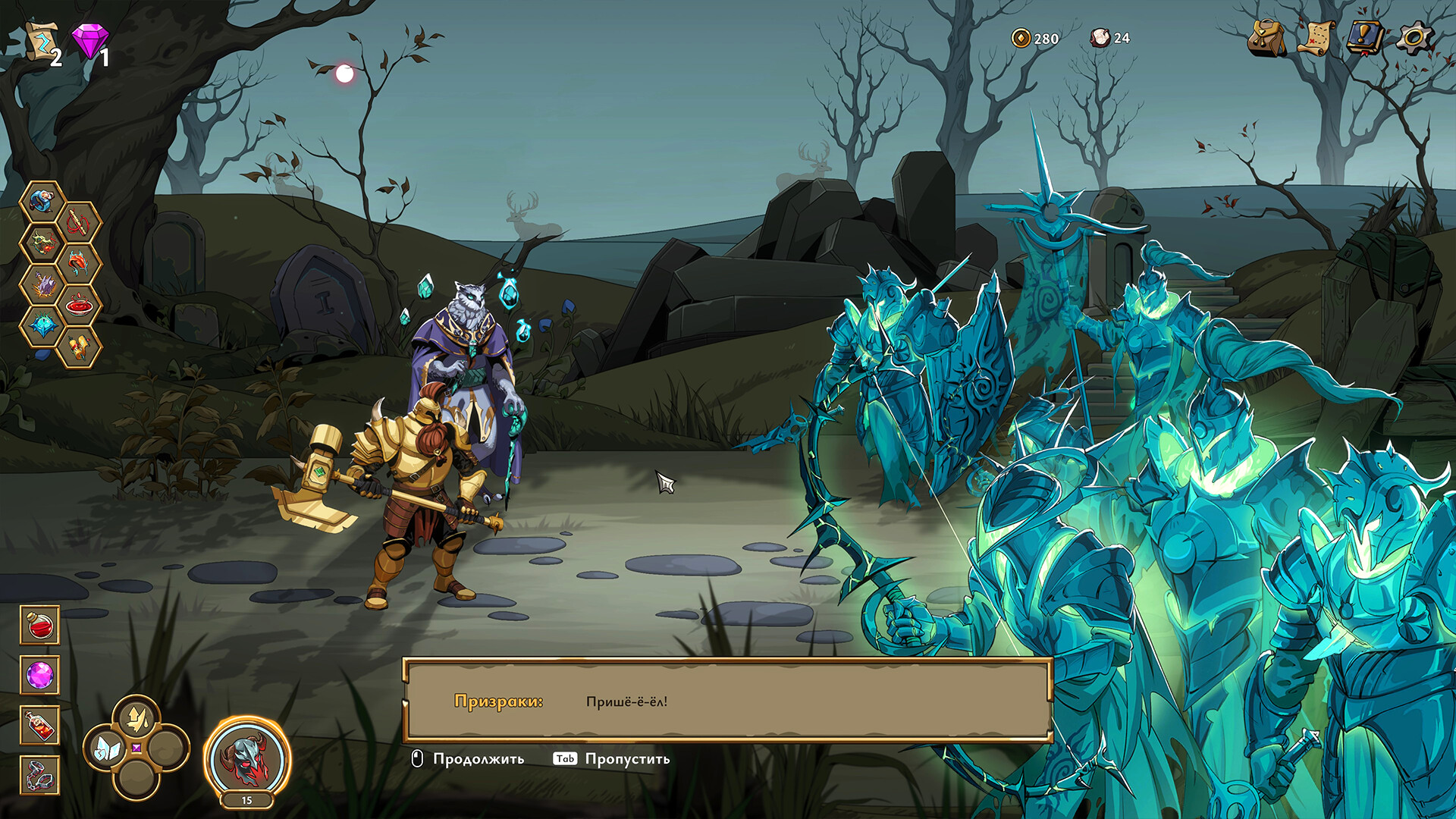The width and height of the screenshot is (1456, 819).
Task: Inspect the golden scrolls relic hexagon
Action: tap(79, 347)
